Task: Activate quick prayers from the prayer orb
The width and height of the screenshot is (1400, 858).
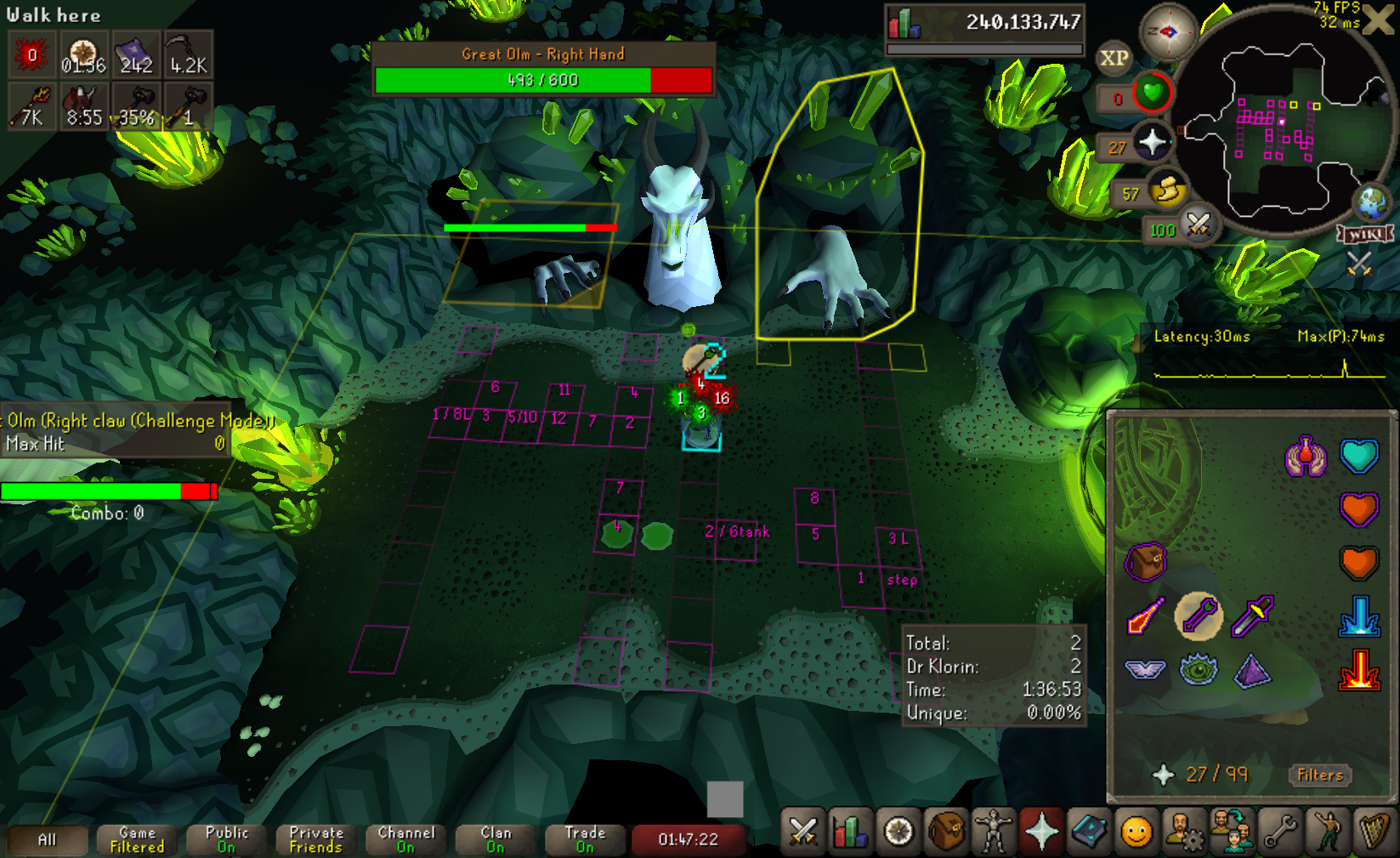Action: point(1152,142)
